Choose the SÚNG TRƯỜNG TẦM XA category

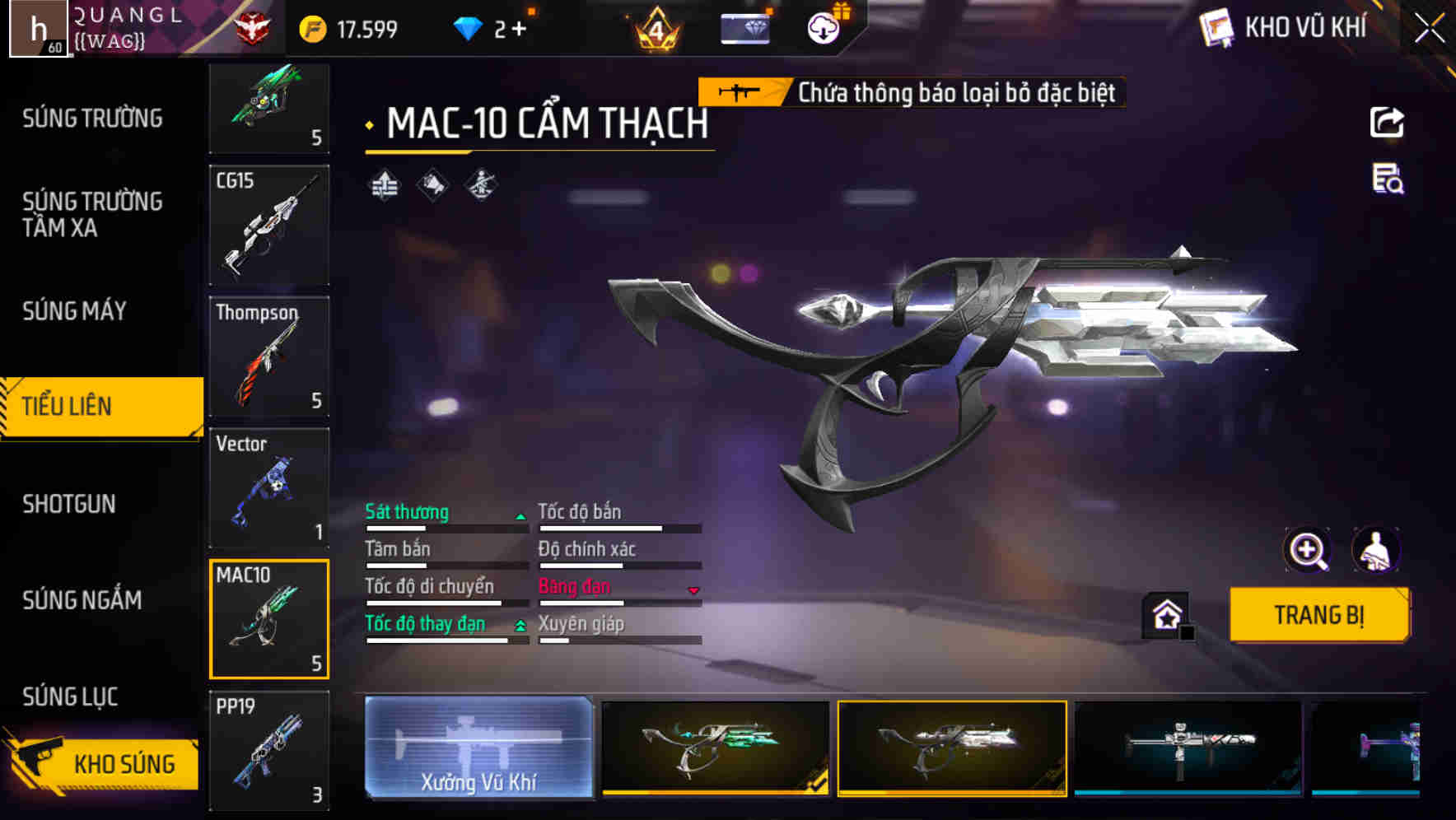click(92, 215)
